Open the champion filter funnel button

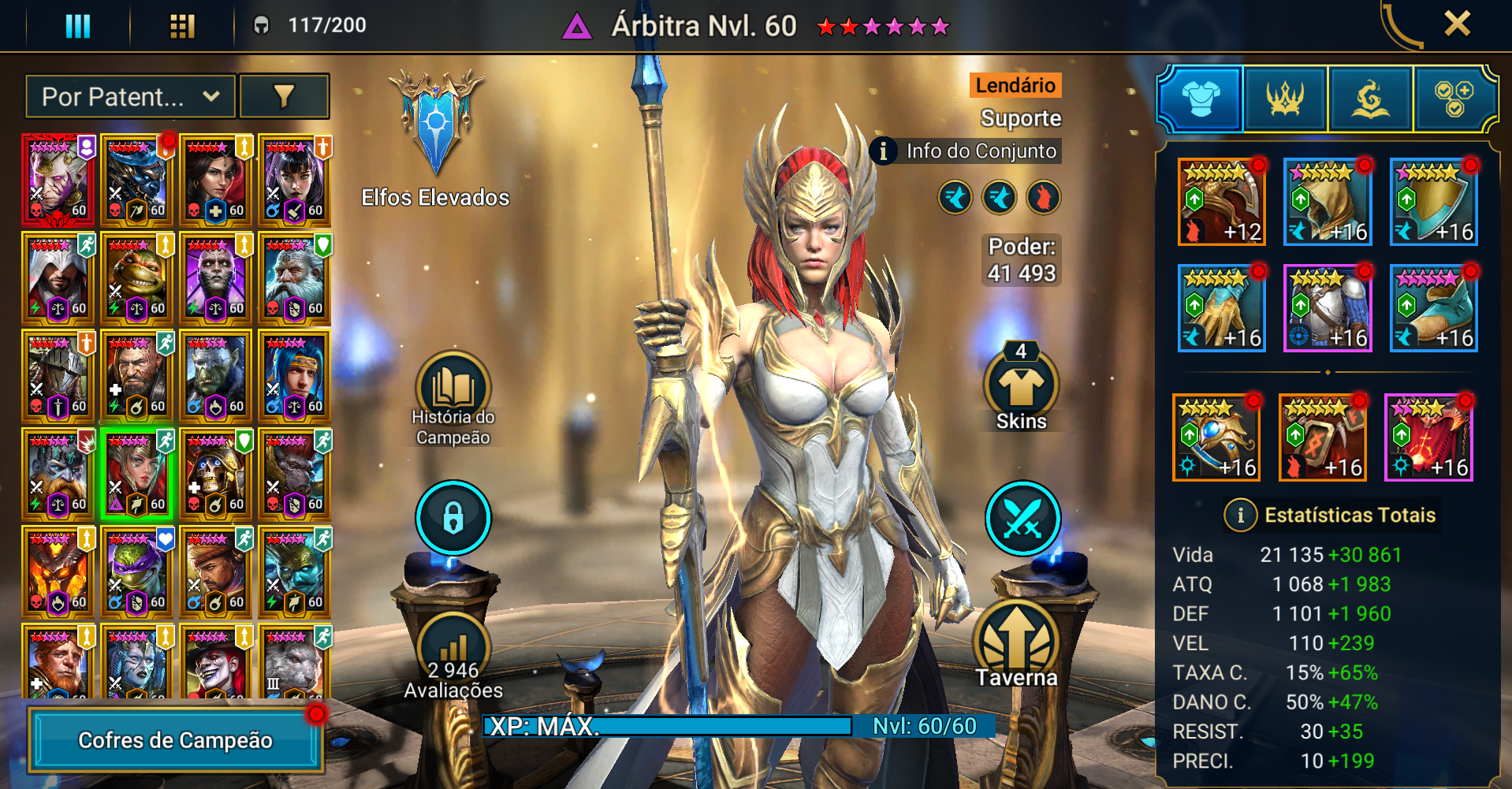coord(284,97)
